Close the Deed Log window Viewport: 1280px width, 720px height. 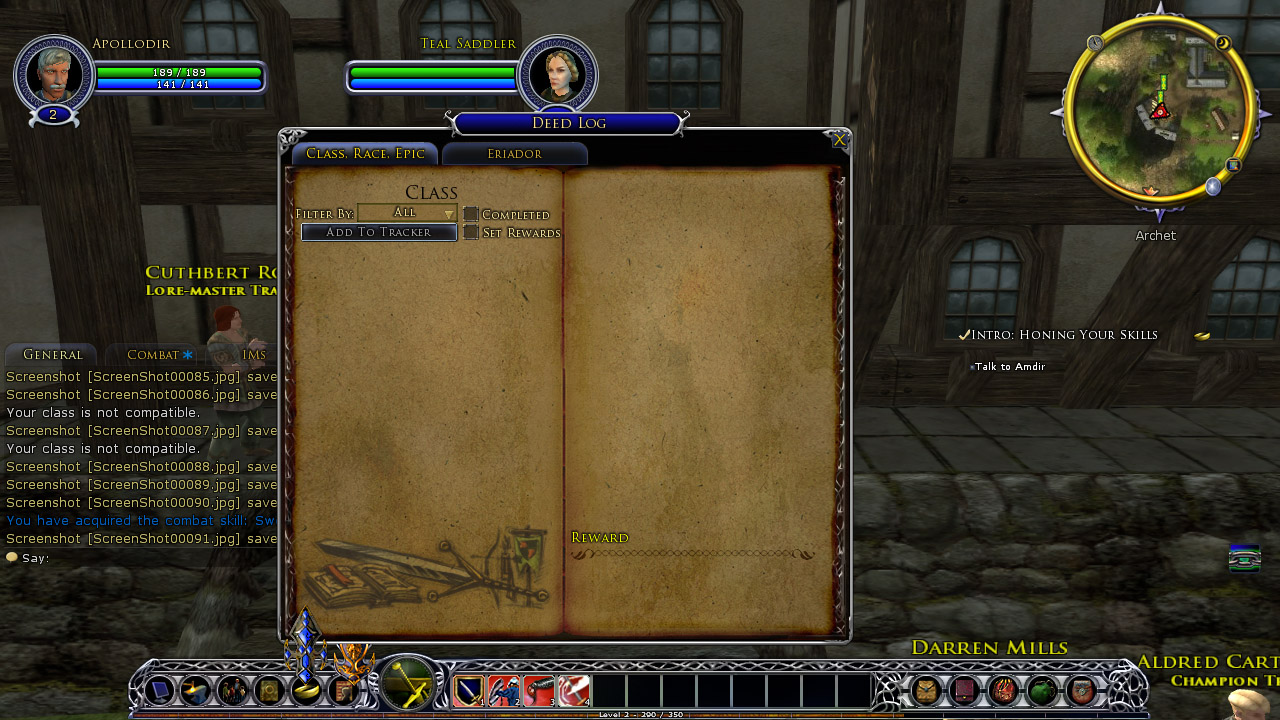point(839,141)
